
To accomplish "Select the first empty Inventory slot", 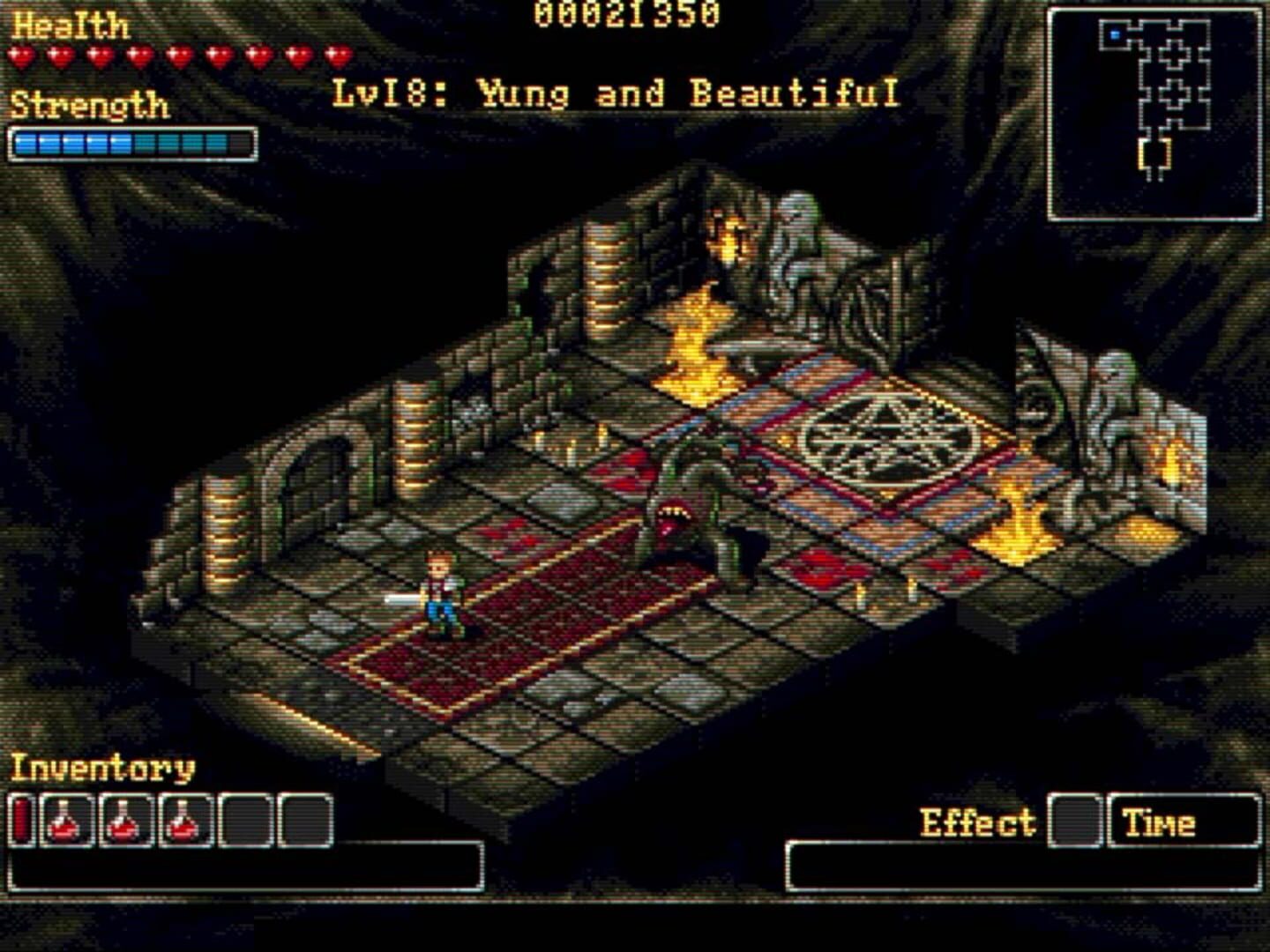I will click(x=243, y=822).
